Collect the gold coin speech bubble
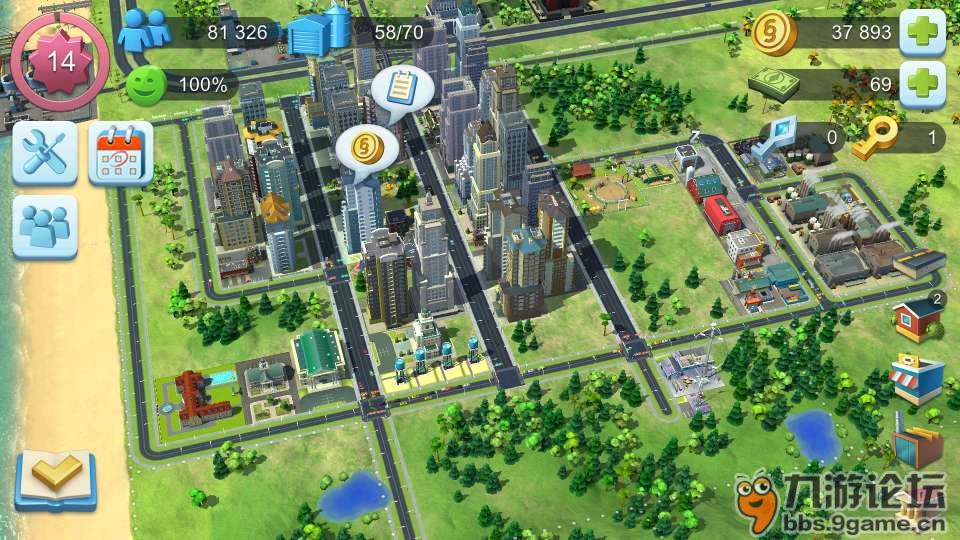Viewport: 960px width, 540px height. (367, 150)
